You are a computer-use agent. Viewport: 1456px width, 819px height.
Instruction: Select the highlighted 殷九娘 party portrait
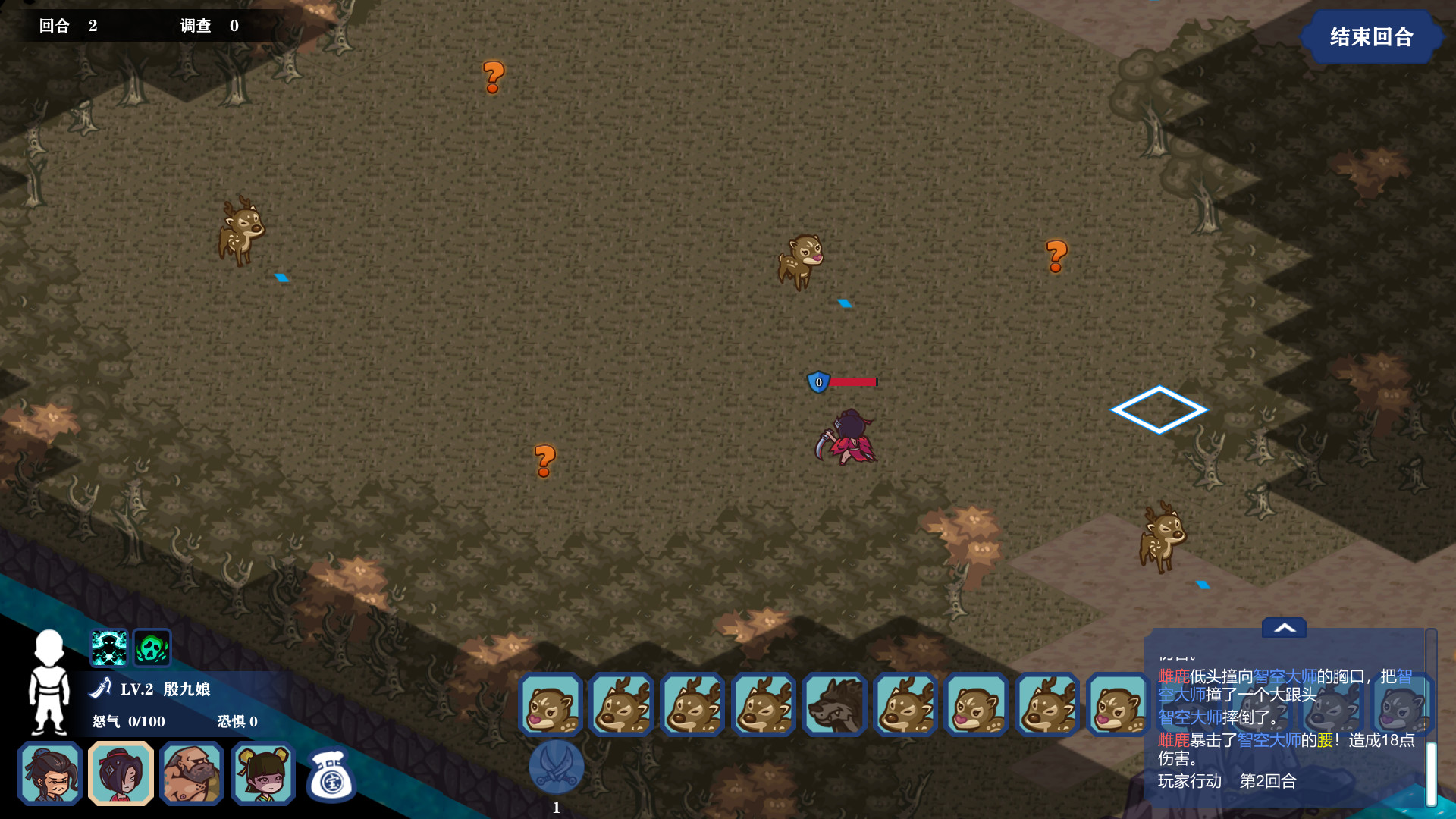pos(121,773)
